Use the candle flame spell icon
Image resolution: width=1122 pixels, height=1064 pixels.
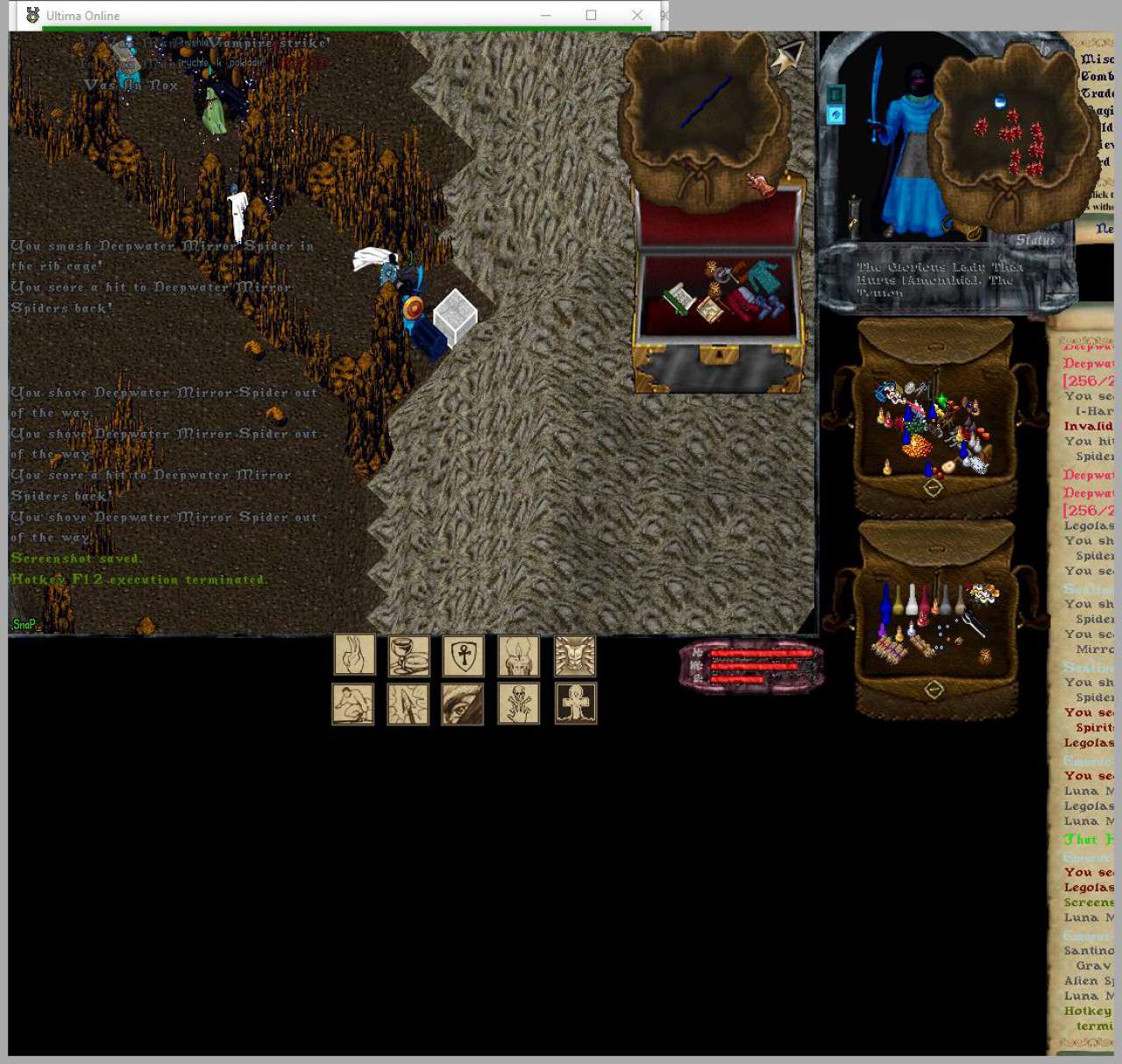tap(519, 655)
